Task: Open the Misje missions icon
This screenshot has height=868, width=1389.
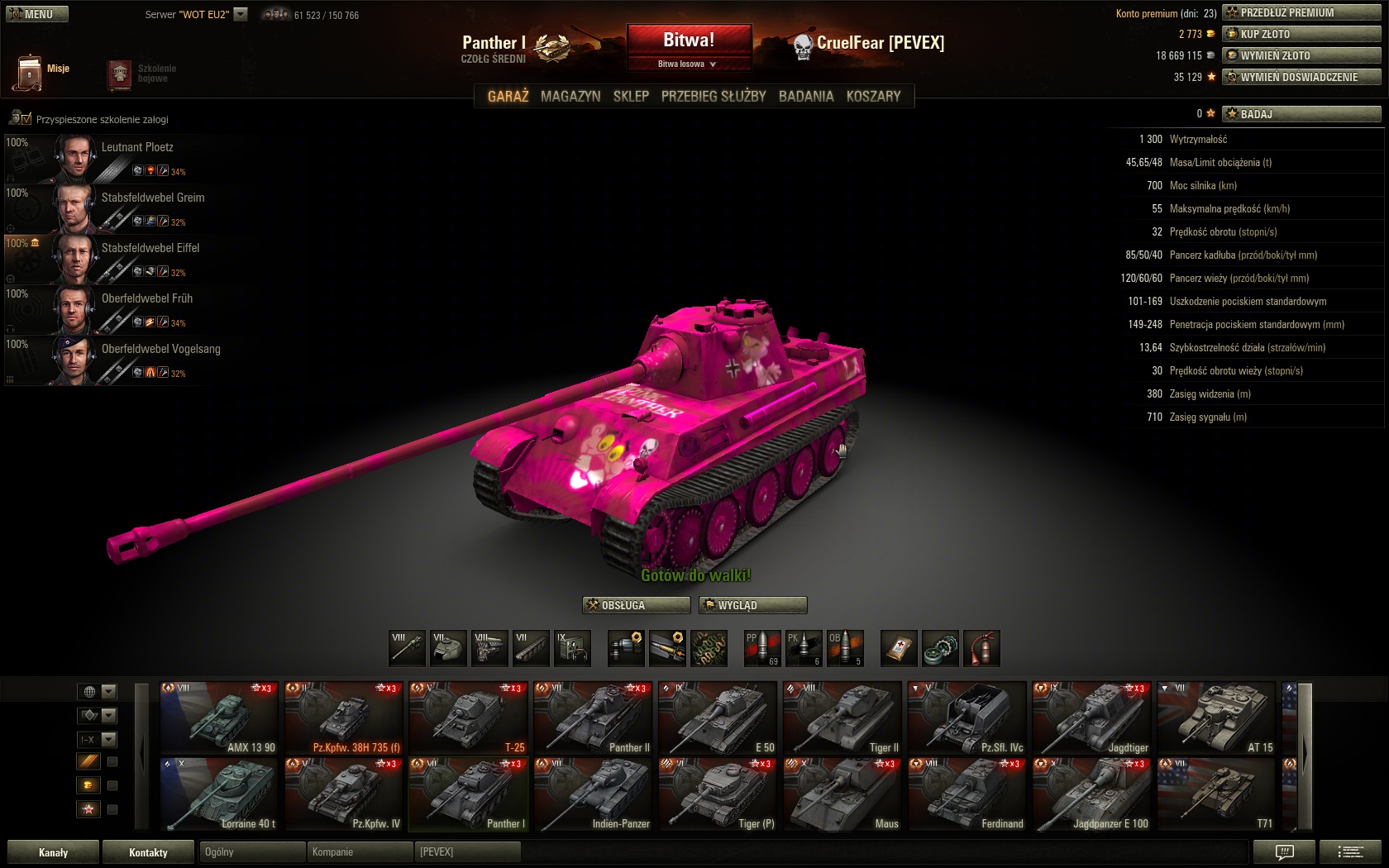Action: [29, 72]
